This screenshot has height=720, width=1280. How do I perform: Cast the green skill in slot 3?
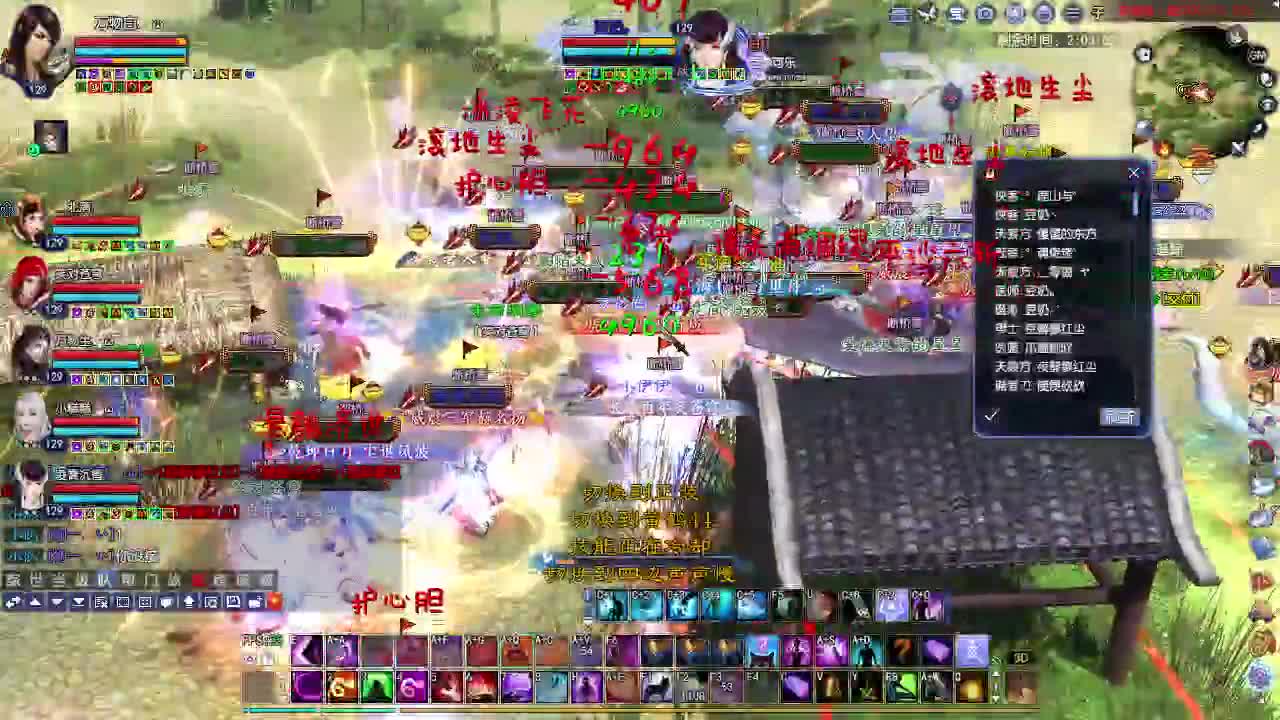[x=374, y=686]
